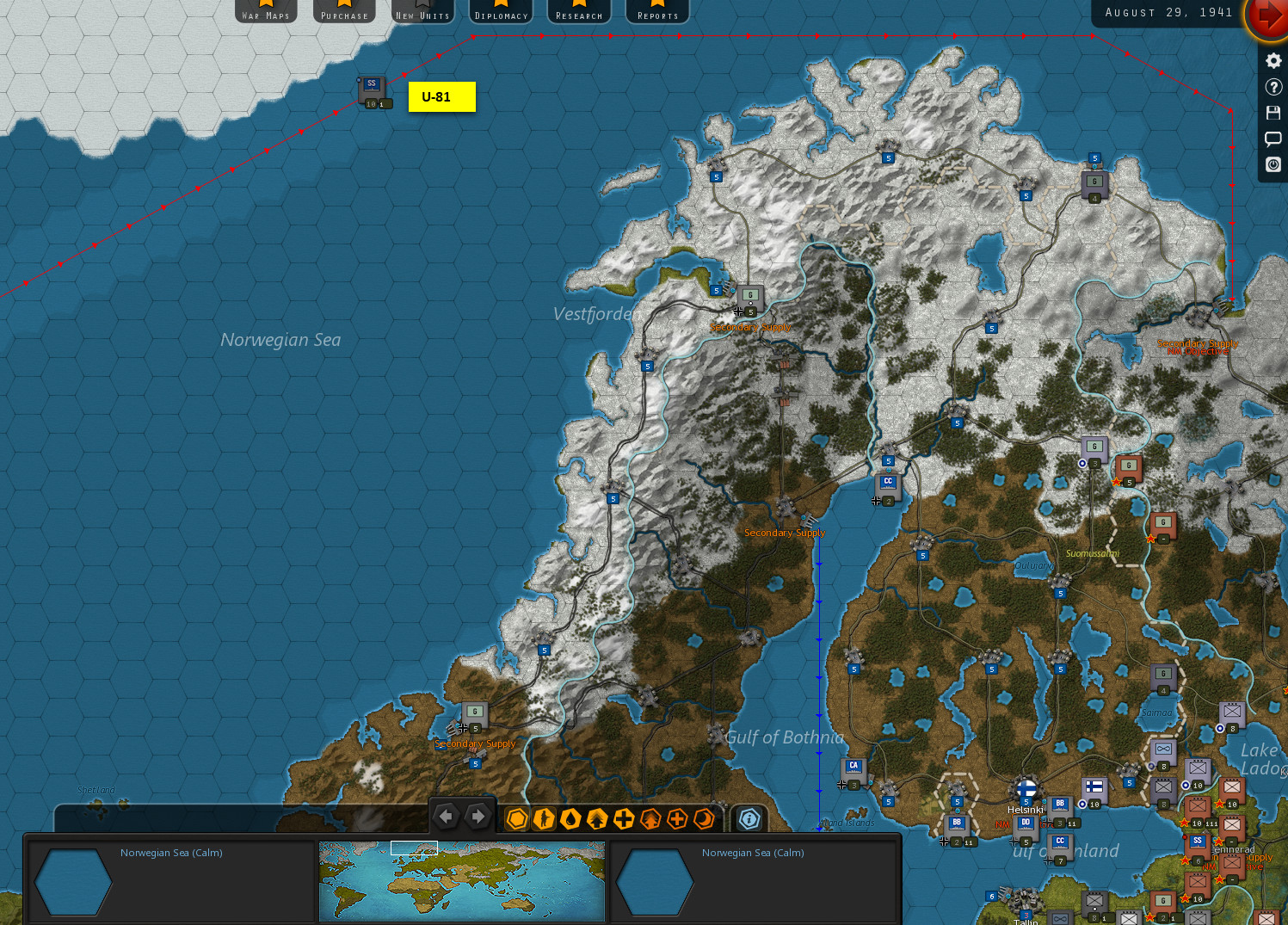Open the New Units menu
1288x925 pixels.
click(422, 11)
